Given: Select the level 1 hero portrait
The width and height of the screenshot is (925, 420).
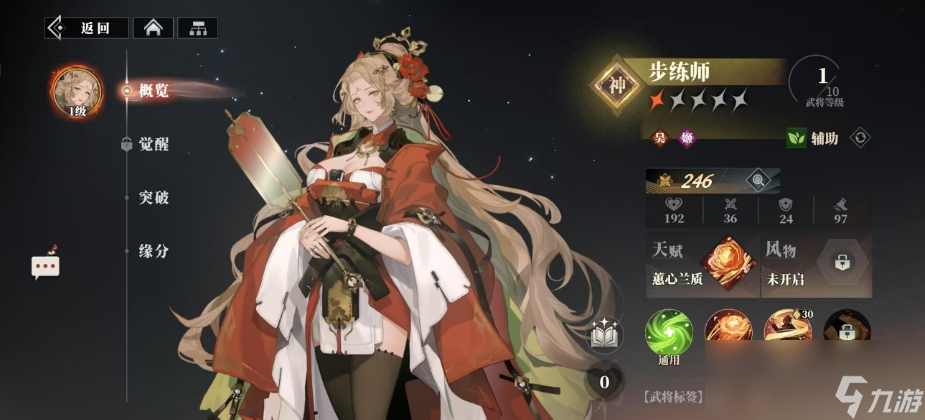Looking at the screenshot, I should pyautogui.click(x=77, y=91).
